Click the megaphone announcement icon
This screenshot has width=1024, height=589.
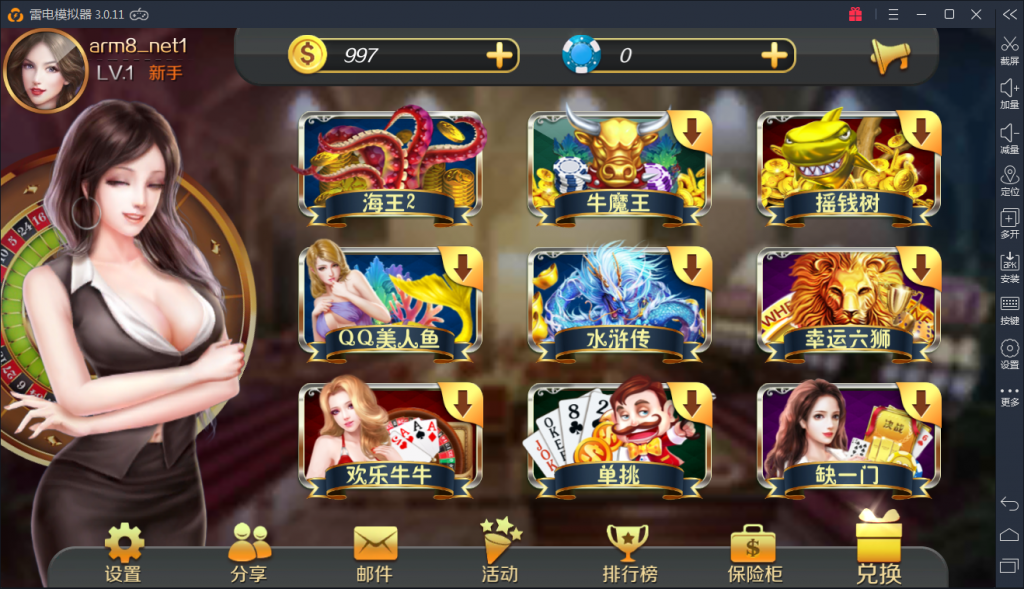click(889, 56)
